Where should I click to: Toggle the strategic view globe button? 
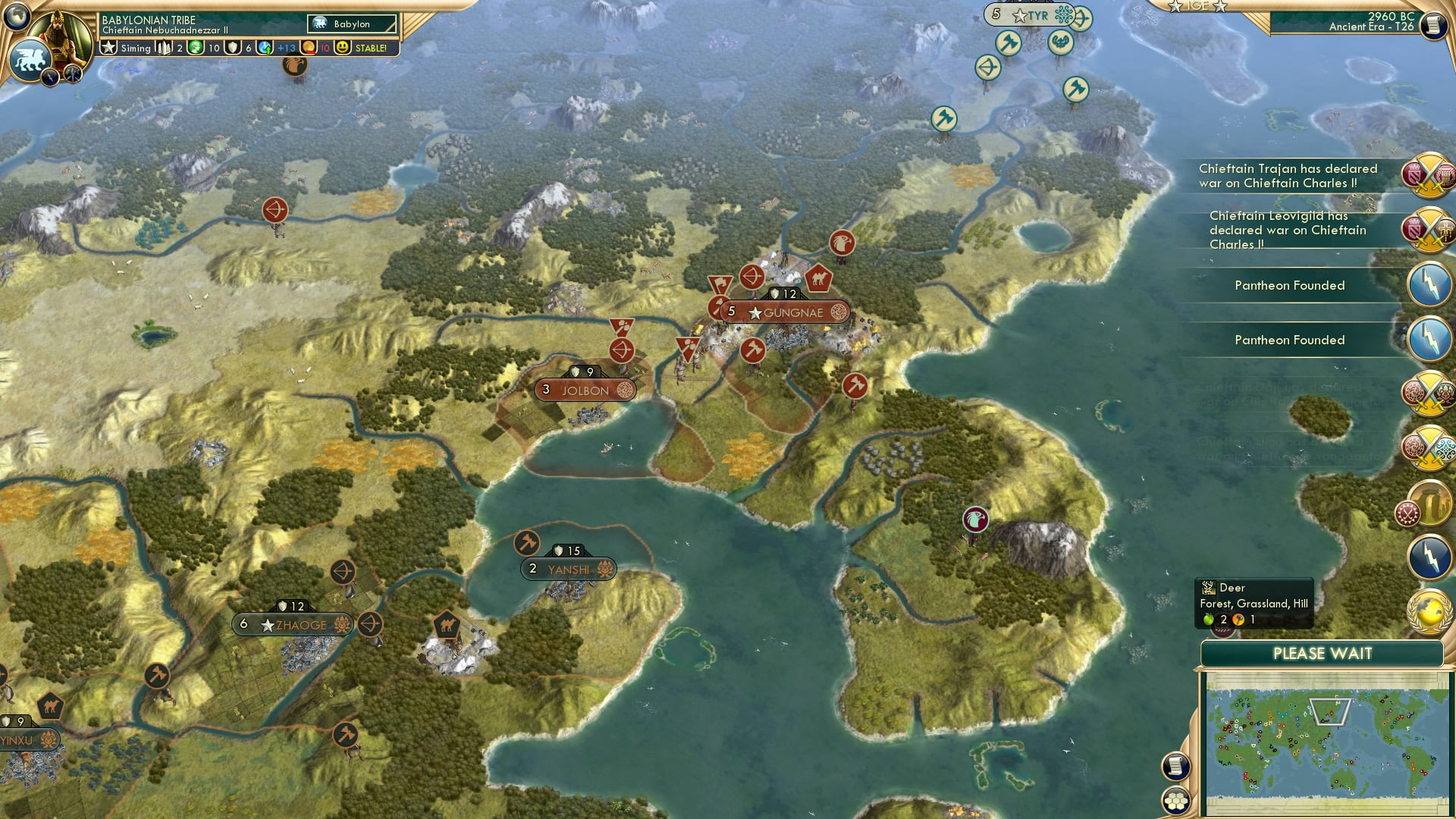(16, 17)
